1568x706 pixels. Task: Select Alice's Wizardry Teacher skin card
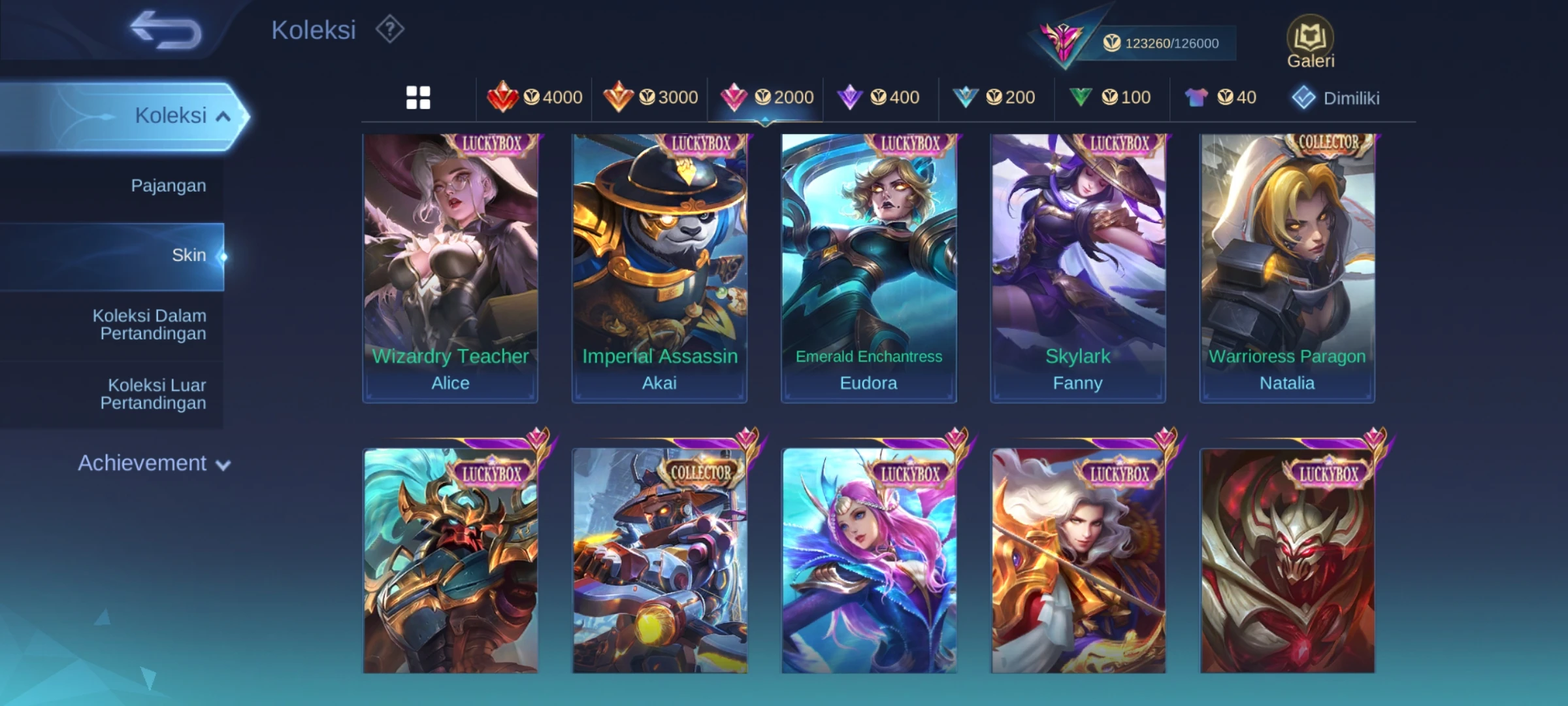(x=450, y=268)
